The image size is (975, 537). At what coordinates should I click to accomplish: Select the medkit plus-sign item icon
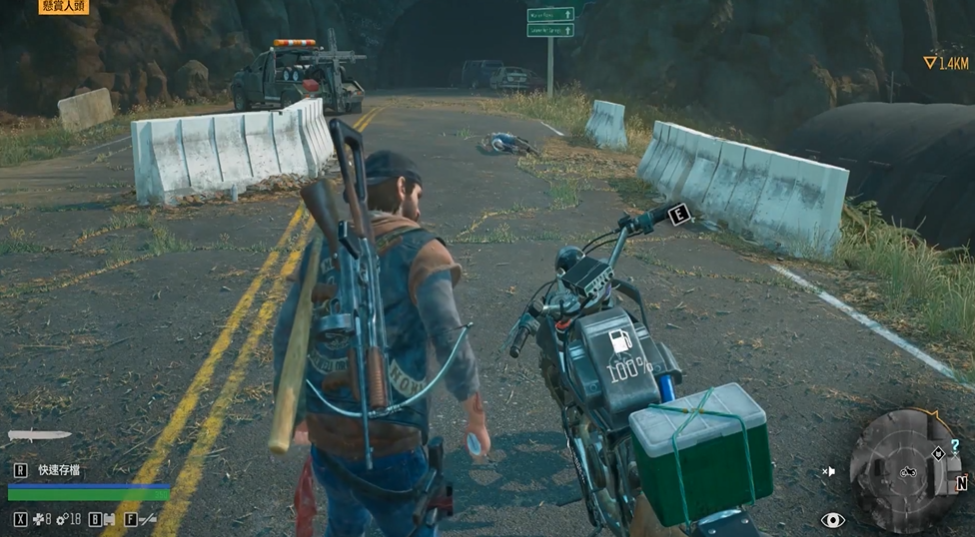coord(39,519)
